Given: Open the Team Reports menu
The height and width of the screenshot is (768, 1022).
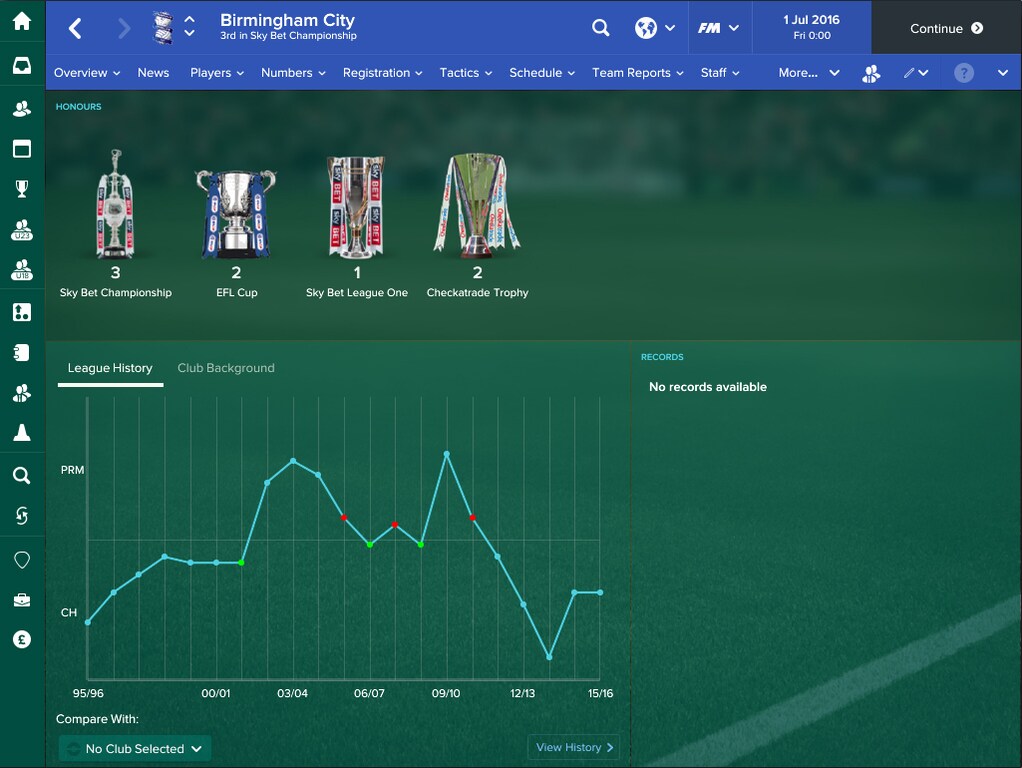Looking at the screenshot, I should click(x=638, y=73).
